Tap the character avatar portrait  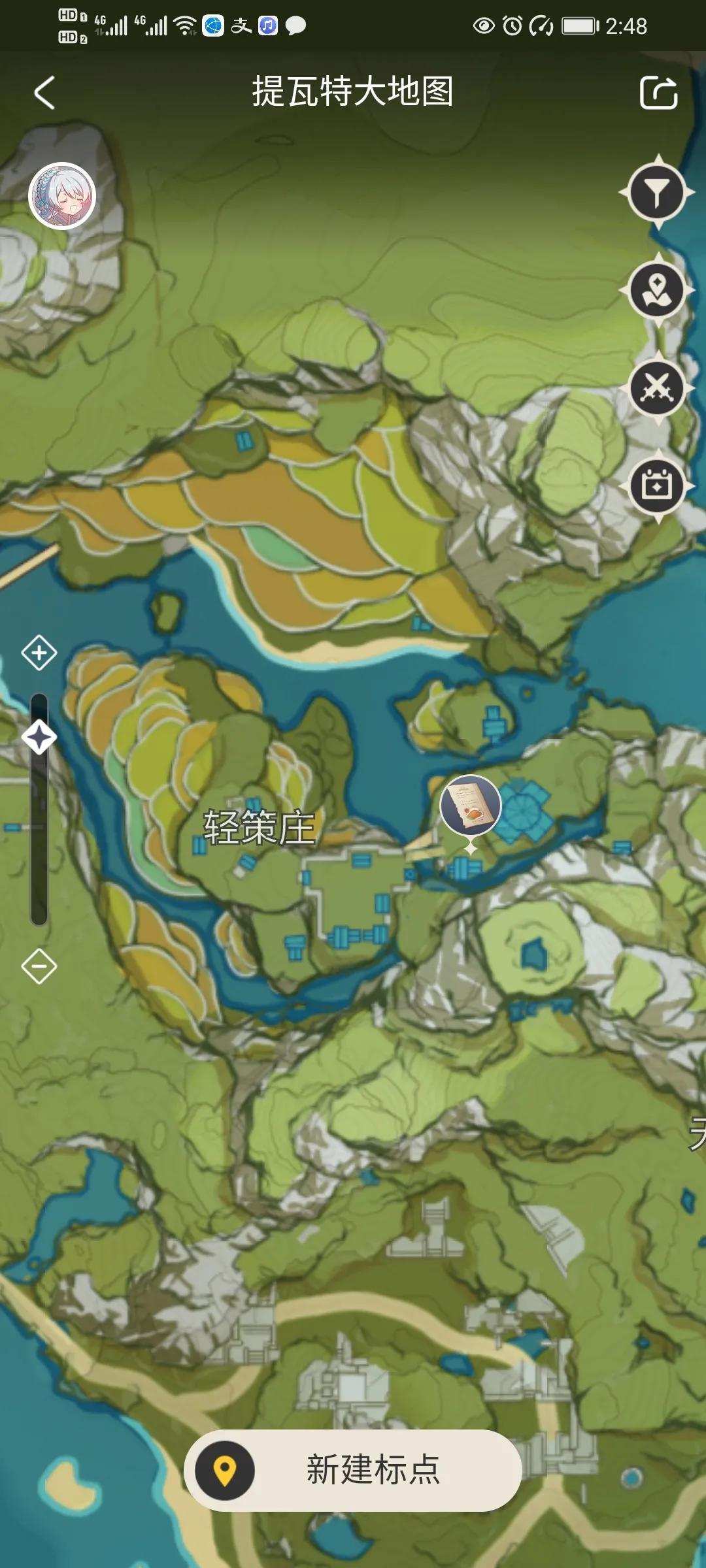pos(63,196)
